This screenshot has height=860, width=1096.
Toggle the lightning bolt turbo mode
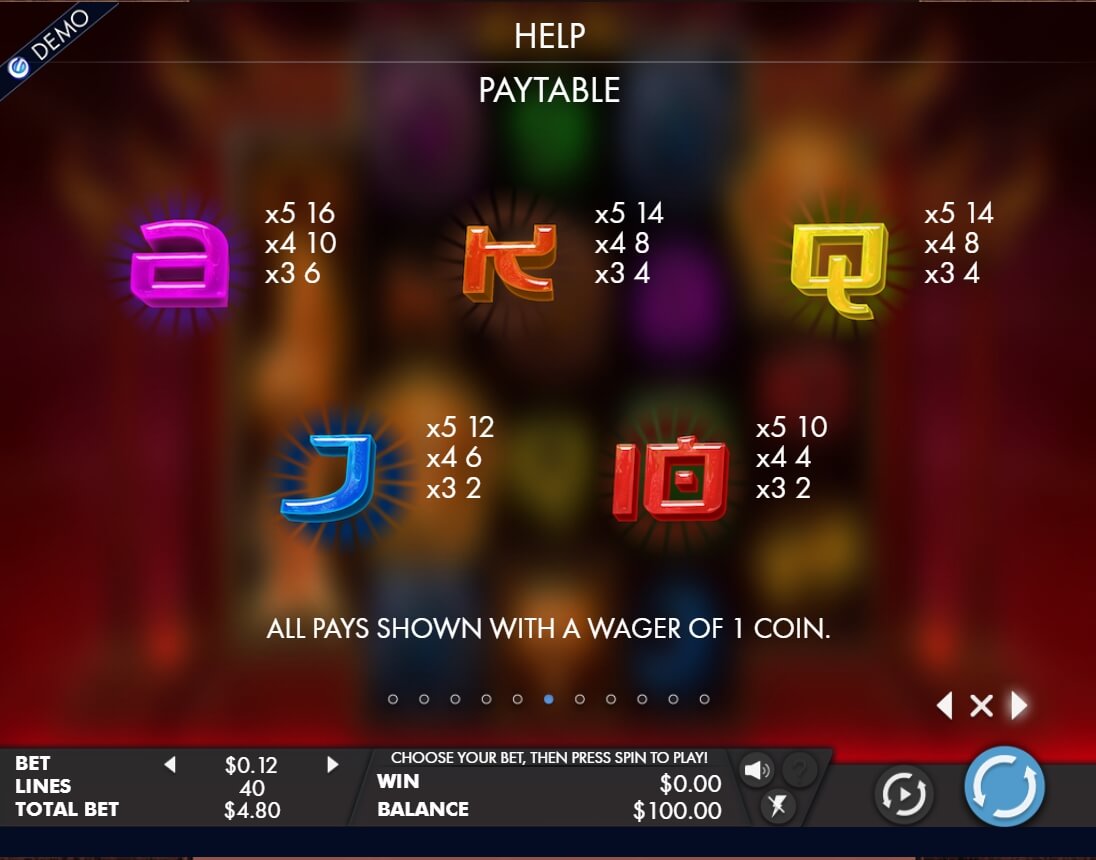pos(777,806)
